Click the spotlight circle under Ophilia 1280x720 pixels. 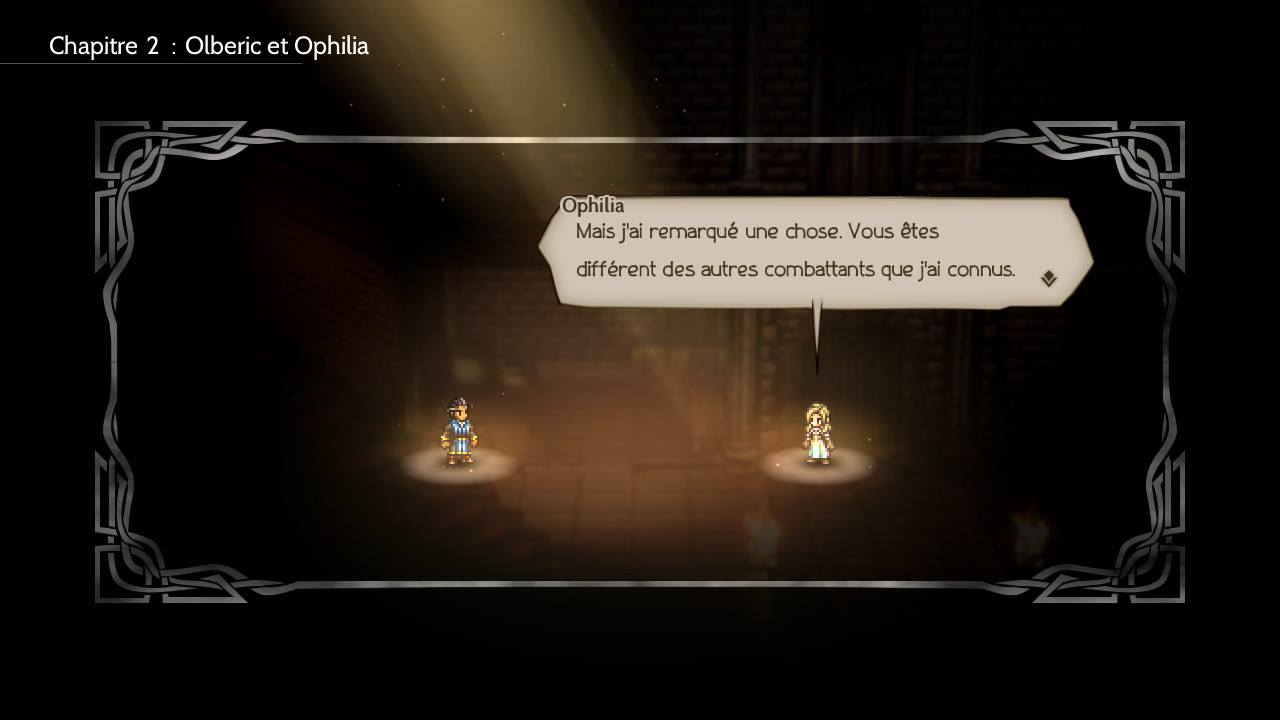(818, 470)
